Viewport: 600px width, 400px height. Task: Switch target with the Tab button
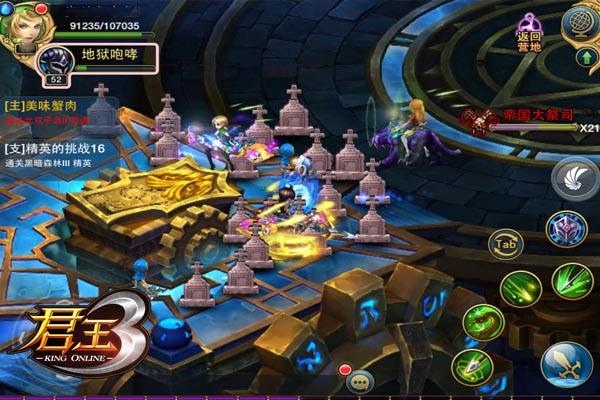tap(505, 242)
